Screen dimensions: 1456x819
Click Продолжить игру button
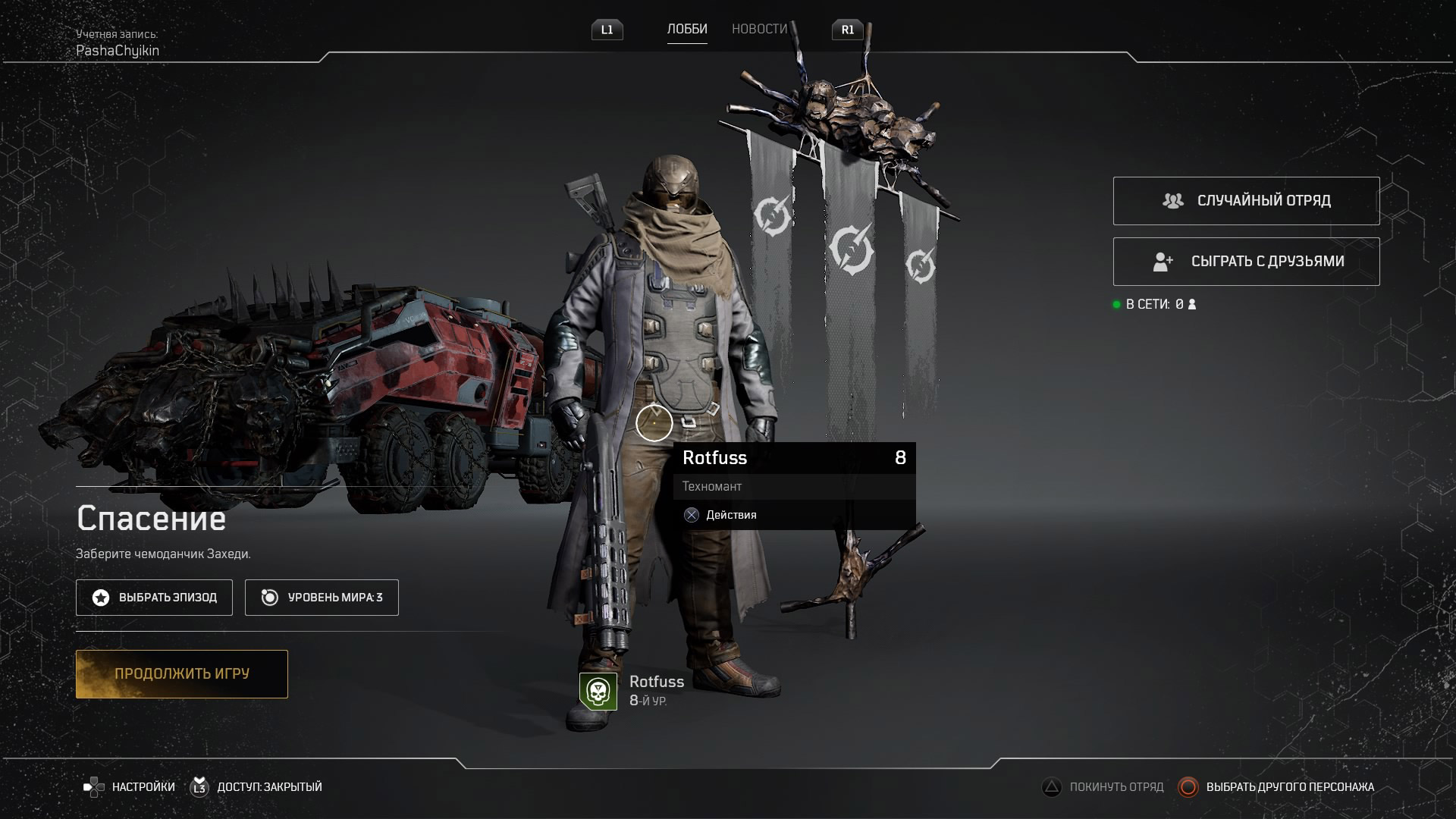[x=182, y=674]
